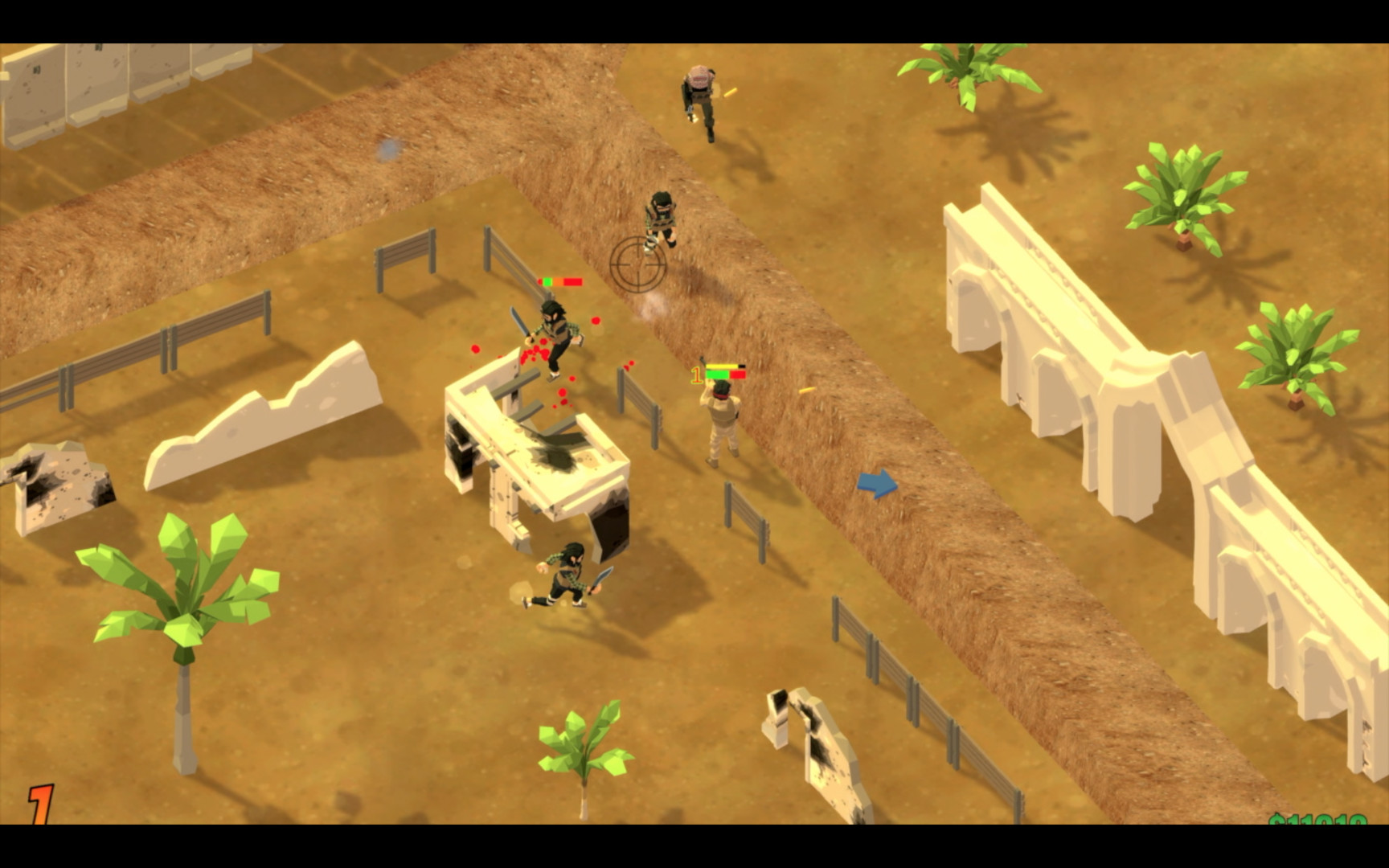Image resolution: width=1389 pixels, height=868 pixels.
Task: Select the ejected yellow bullet casing near the wall
Action: click(808, 391)
